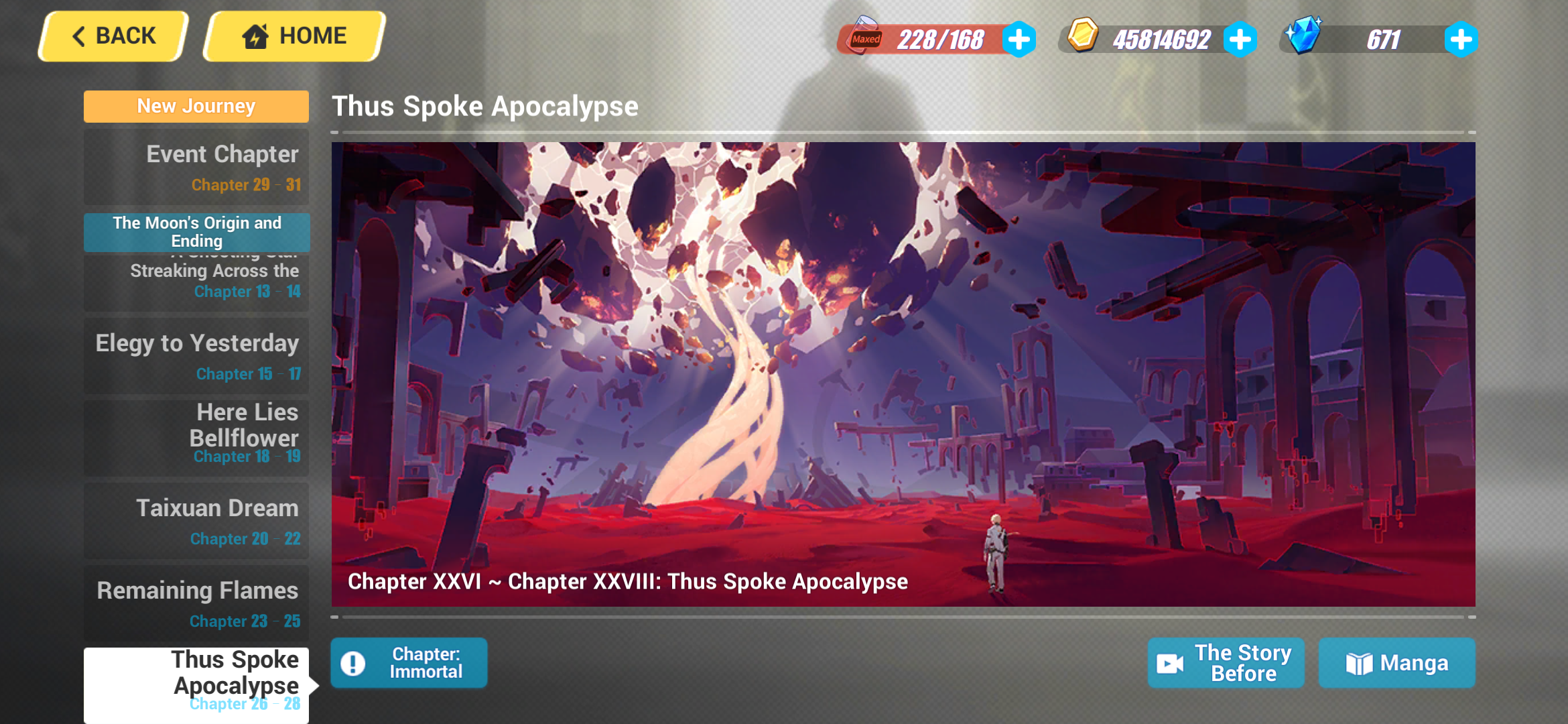The width and height of the screenshot is (1568, 724).
Task: Tap the crystal plus icon to buy crystals
Action: pos(1462,40)
